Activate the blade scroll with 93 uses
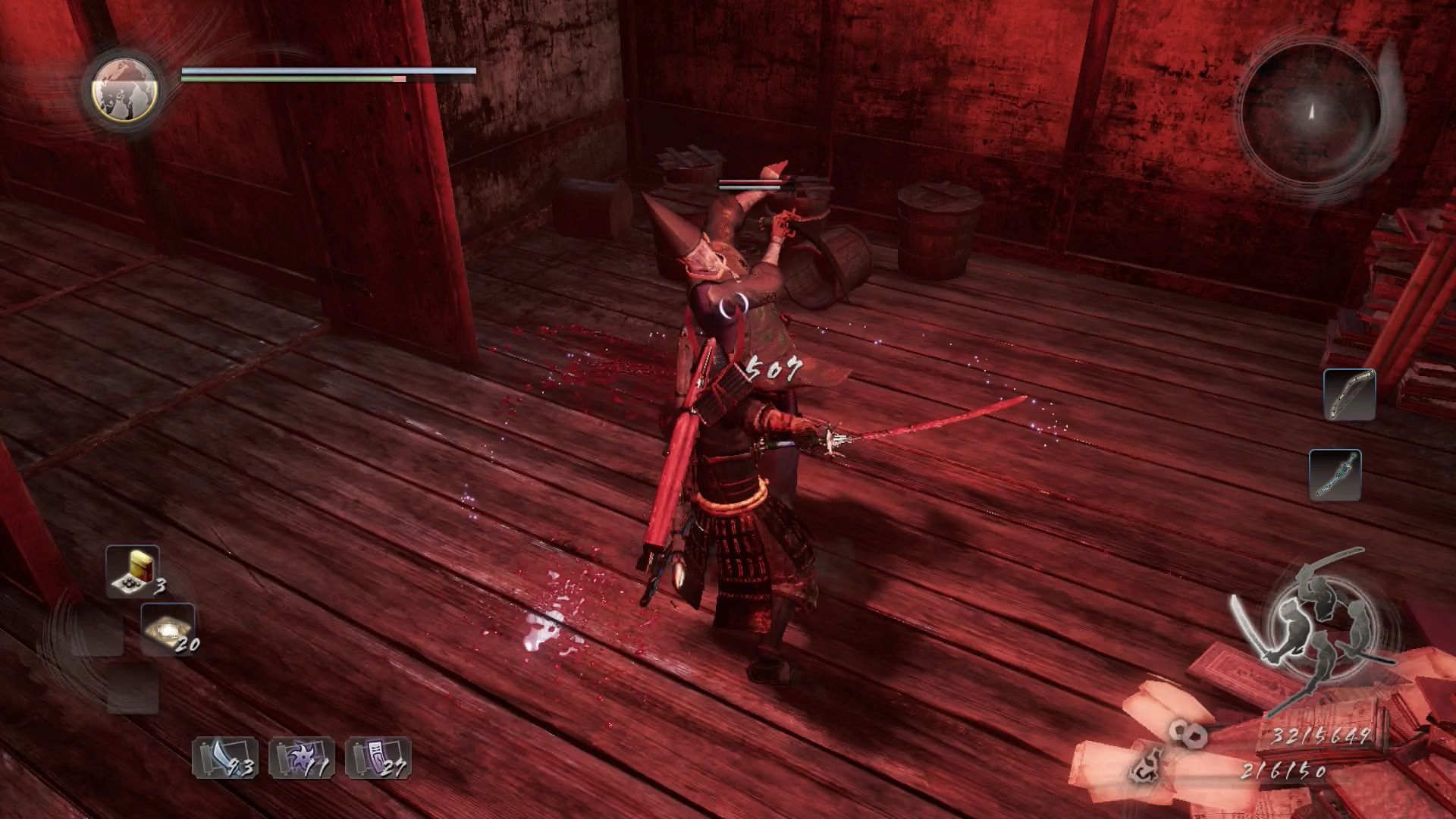 (x=225, y=758)
